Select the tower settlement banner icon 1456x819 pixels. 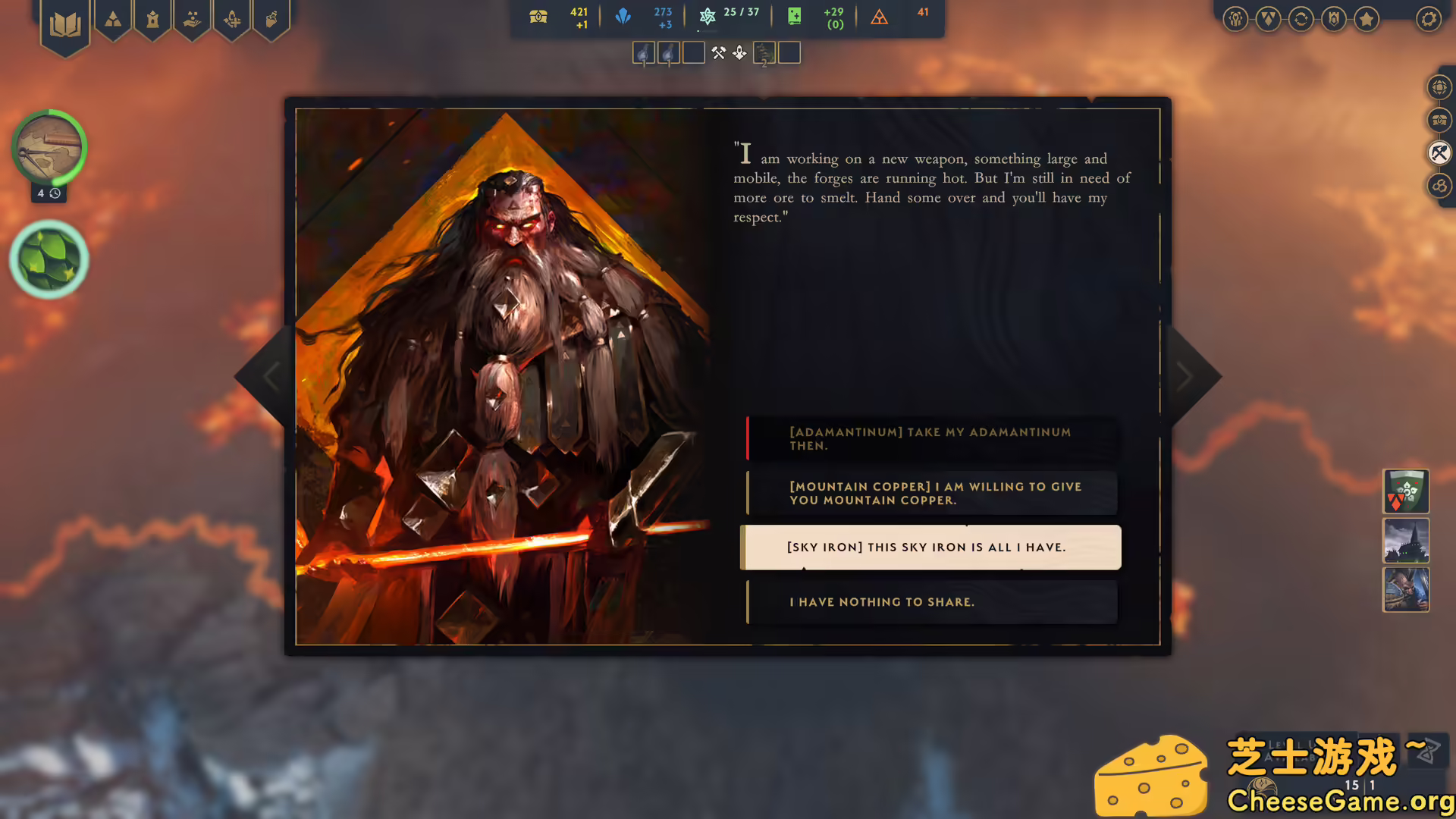click(153, 20)
